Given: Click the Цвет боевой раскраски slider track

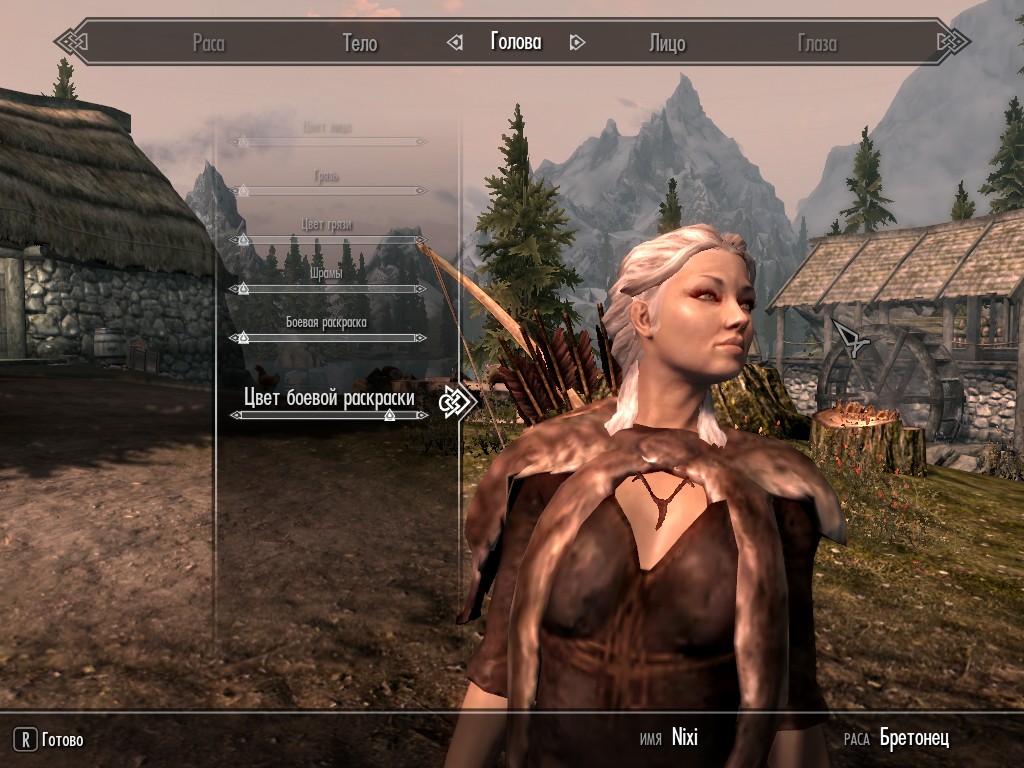Looking at the screenshot, I should click(328, 415).
